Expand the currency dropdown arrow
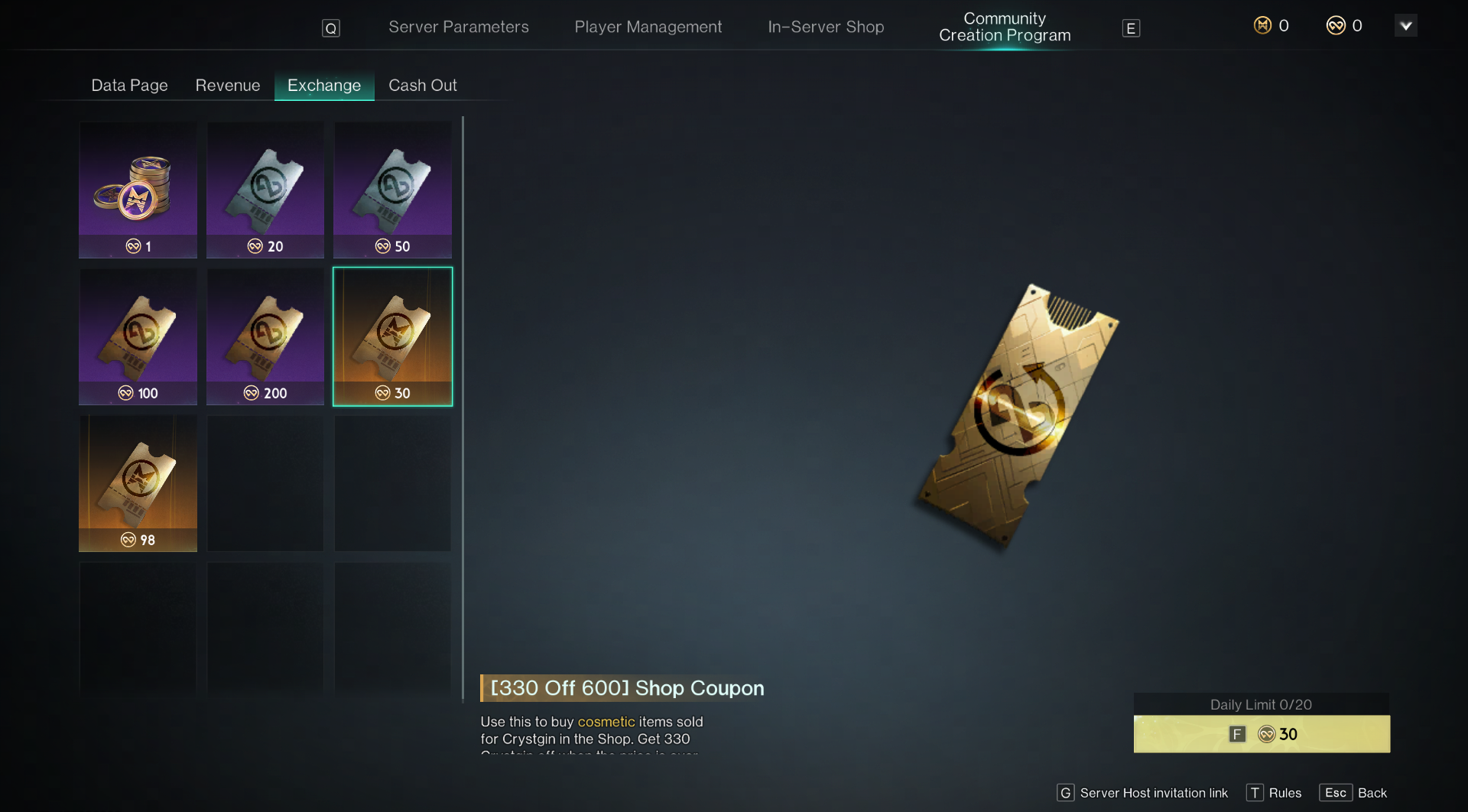Image resolution: width=1468 pixels, height=812 pixels. pos(1405,26)
